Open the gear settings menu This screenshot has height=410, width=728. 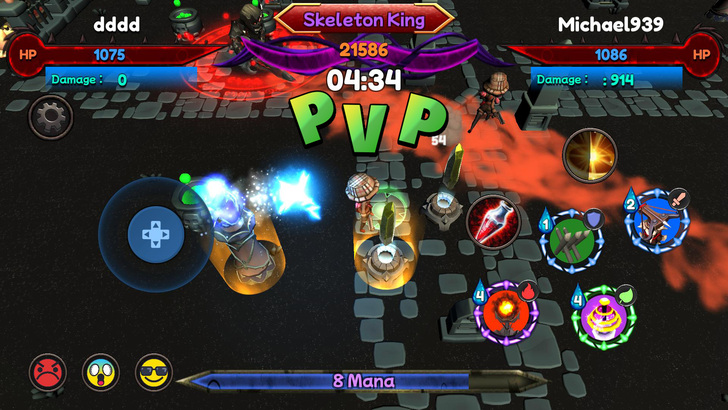click(50, 119)
